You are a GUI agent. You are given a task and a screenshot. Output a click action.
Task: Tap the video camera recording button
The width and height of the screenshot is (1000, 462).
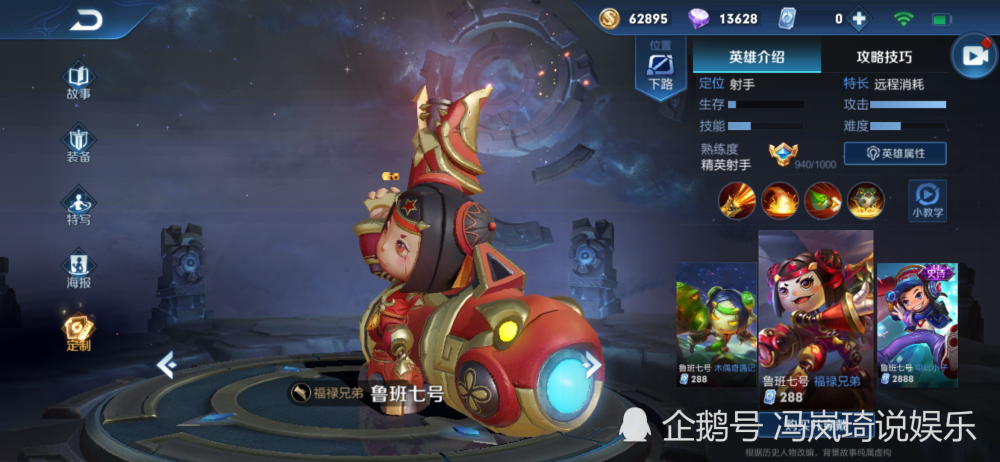972,57
